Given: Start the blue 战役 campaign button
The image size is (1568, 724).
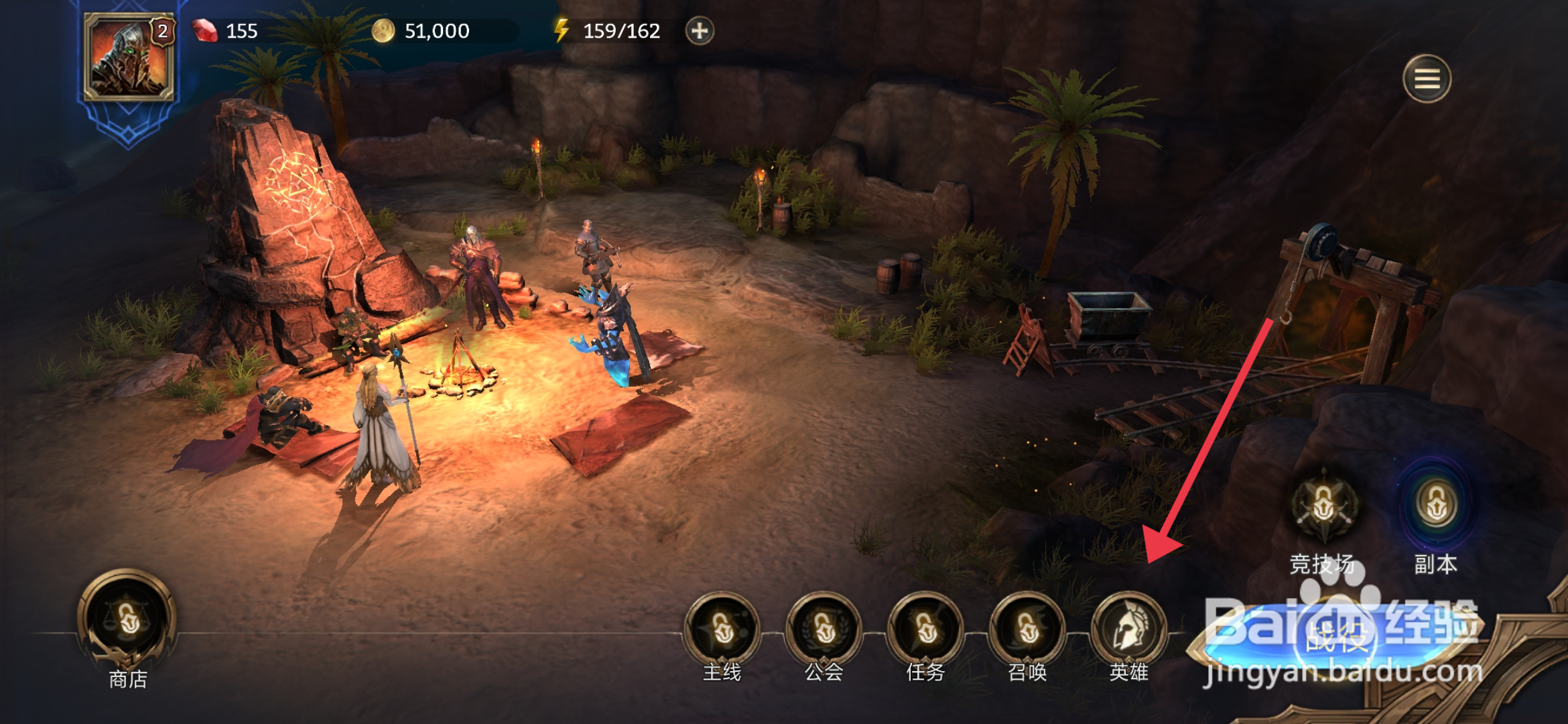Looking at the screenshot, I should click(1337, 637).
